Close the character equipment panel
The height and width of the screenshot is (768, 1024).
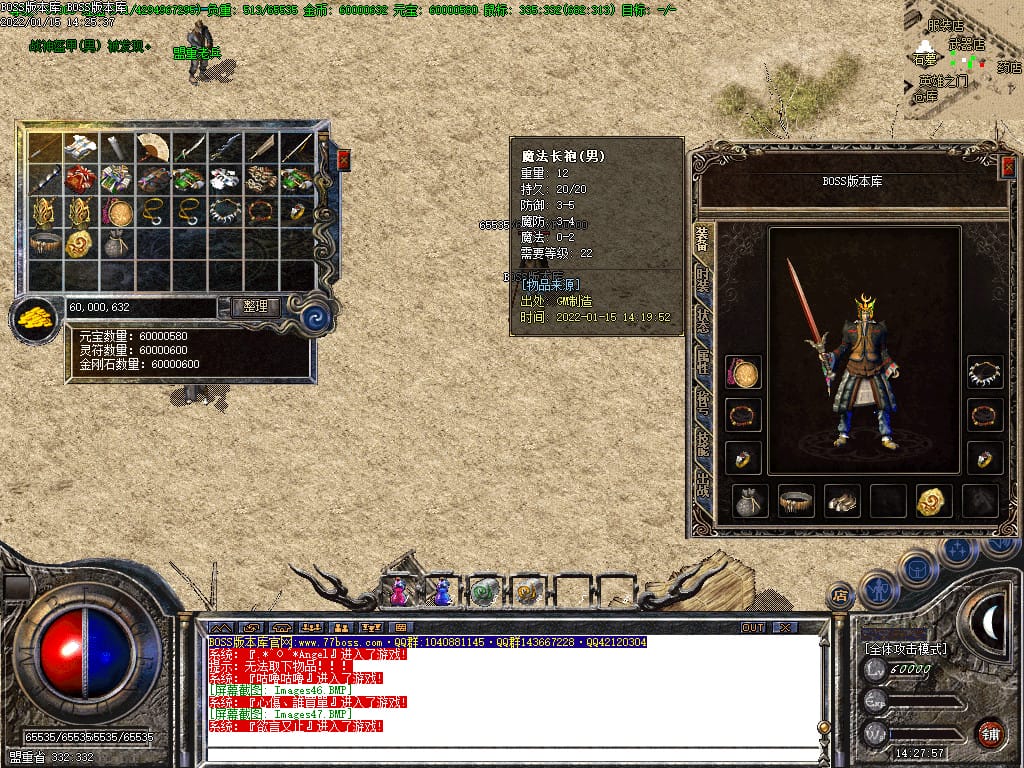click(x=1007, y=167)
